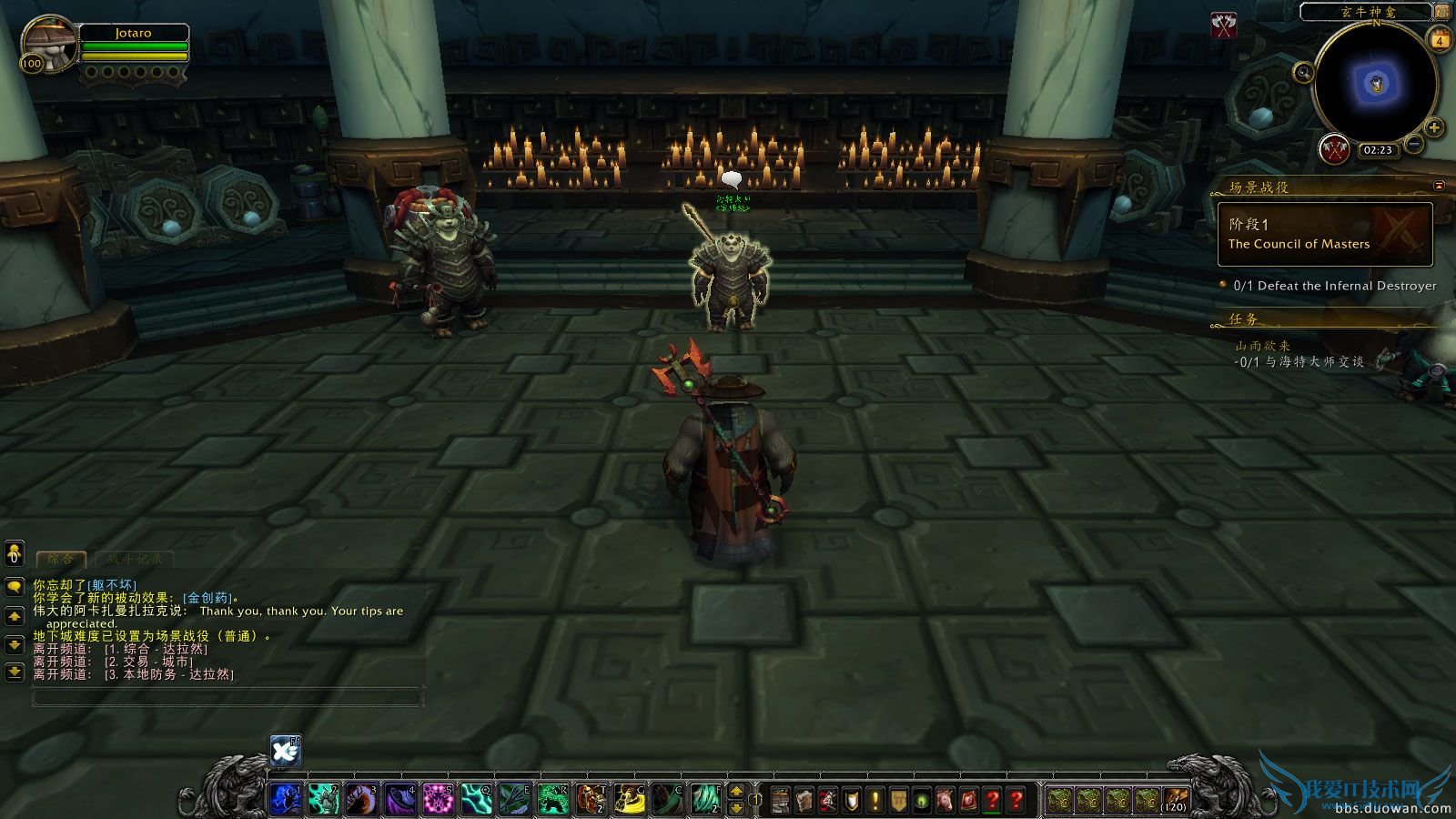Click the character info icon in the micro menu
This screenshot has width=1456, height=819.
[781, 799]
